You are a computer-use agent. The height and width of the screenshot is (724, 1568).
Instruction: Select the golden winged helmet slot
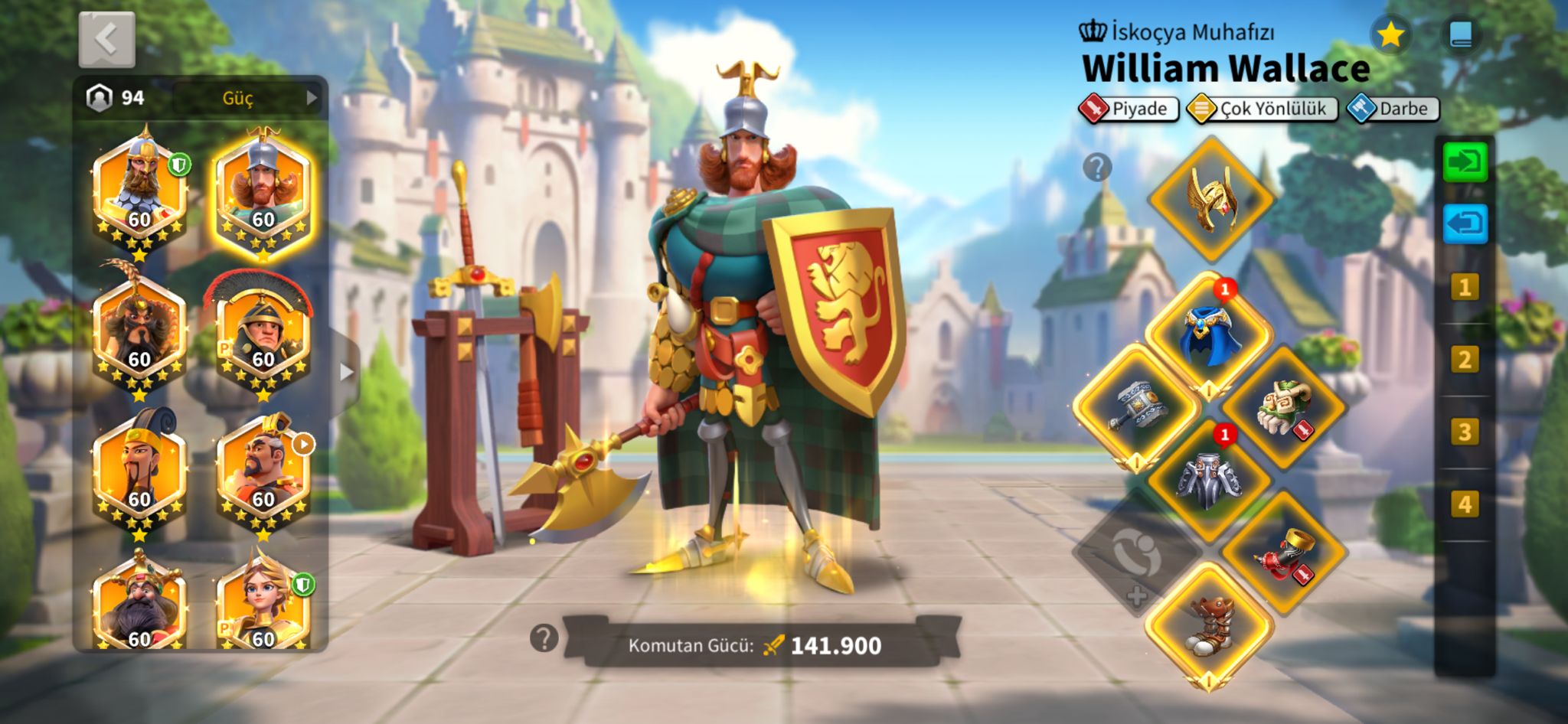tap(1210, 199)
